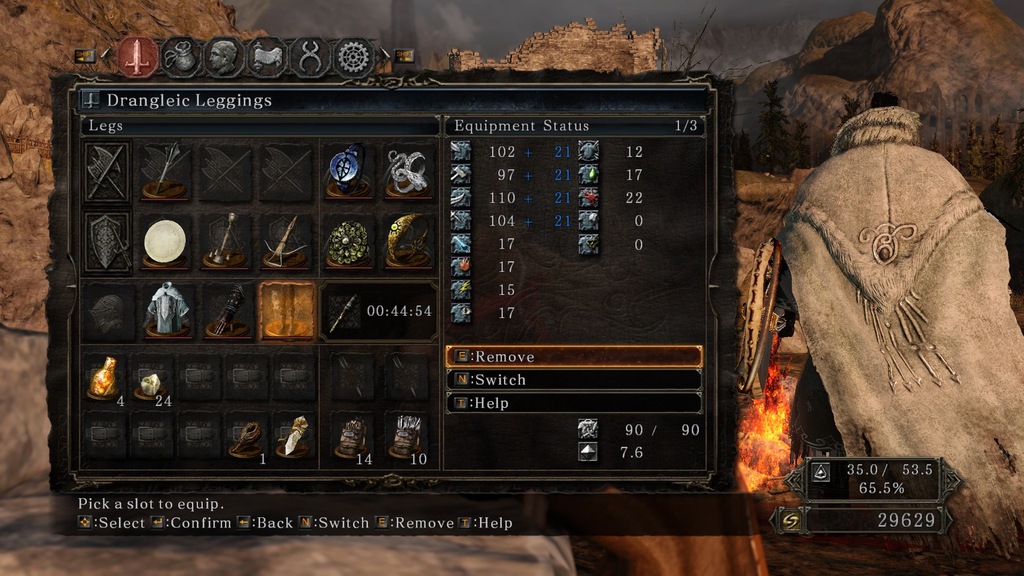Open the Help option
The image size is (1024, 576).
574,403
